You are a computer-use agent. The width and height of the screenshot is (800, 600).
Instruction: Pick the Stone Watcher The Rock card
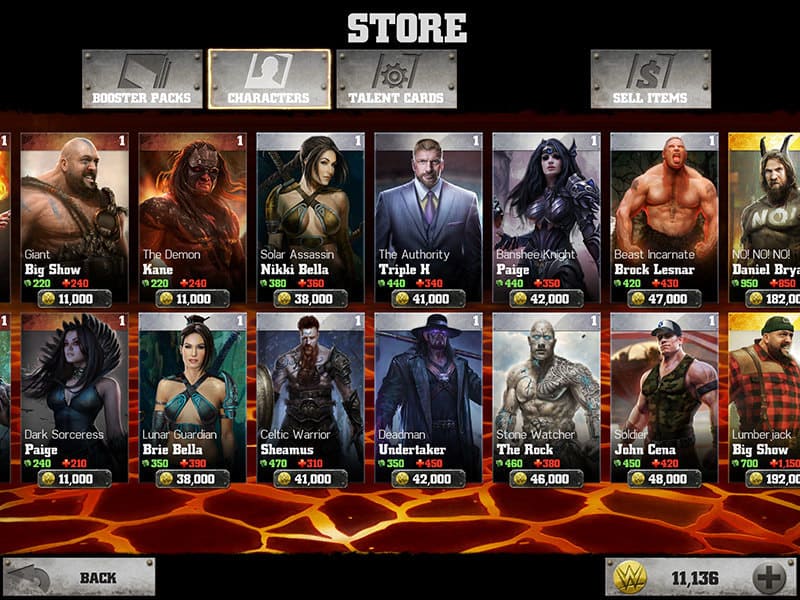tap(545, 397)
